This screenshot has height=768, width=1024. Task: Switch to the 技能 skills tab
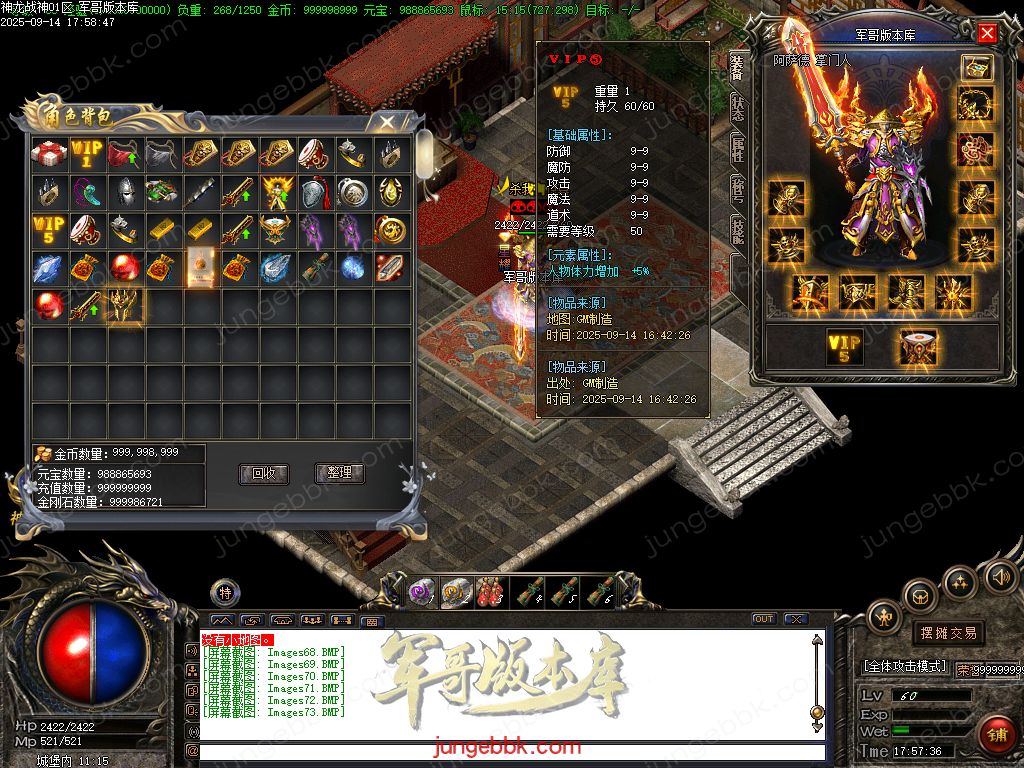[x=738, y=232]
